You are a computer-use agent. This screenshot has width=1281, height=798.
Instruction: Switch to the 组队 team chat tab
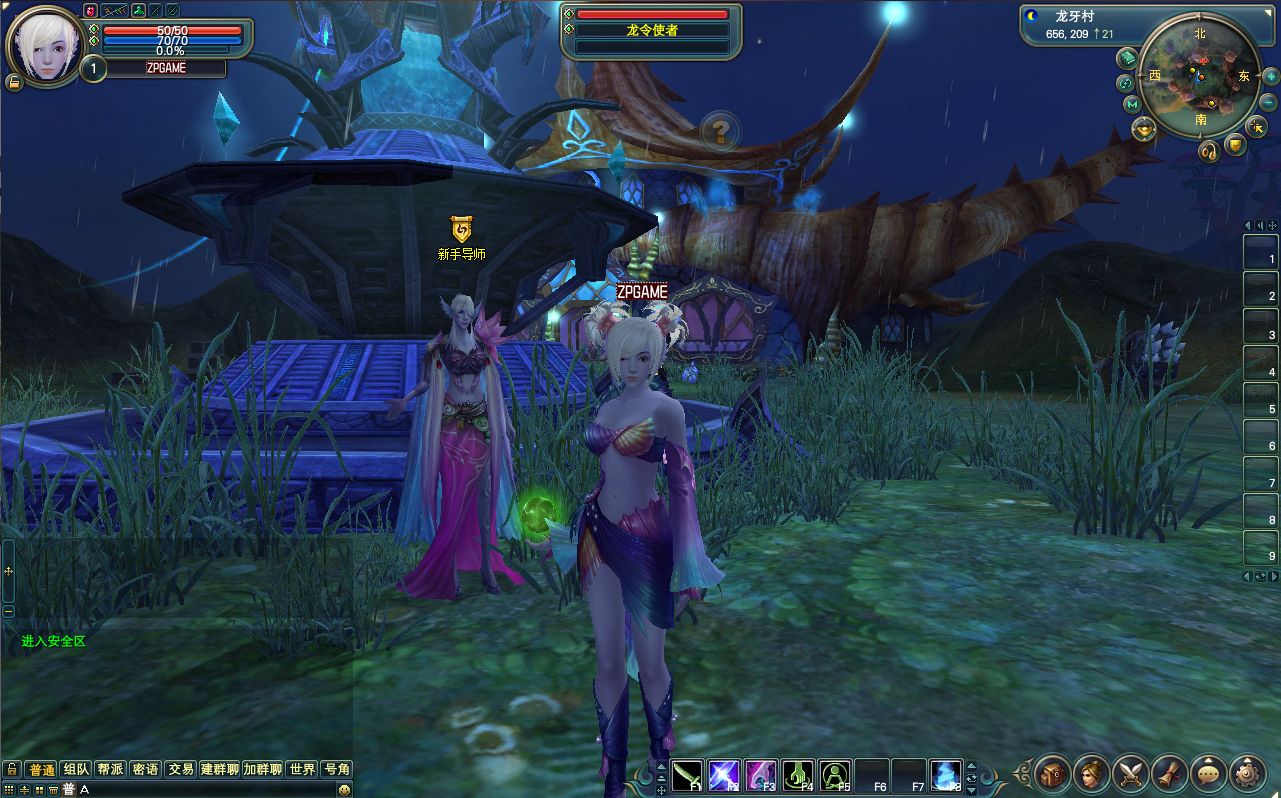pyautogui.click(x=76, y=769)
